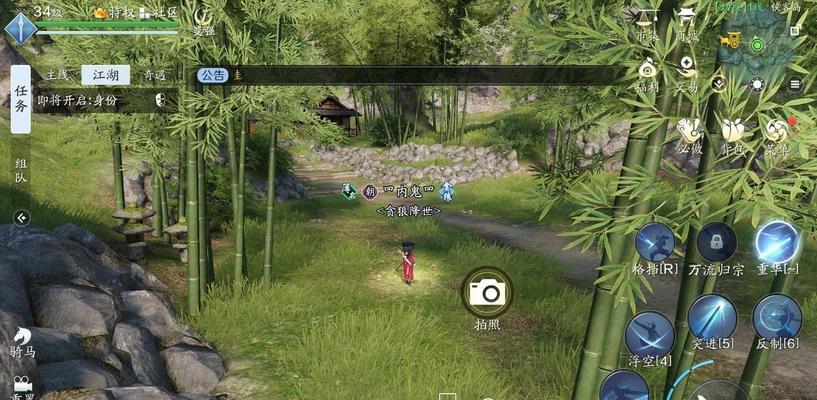Use the 突进 dash skill
This screenshot has width=817, height=400.
[x=712, y=320]
